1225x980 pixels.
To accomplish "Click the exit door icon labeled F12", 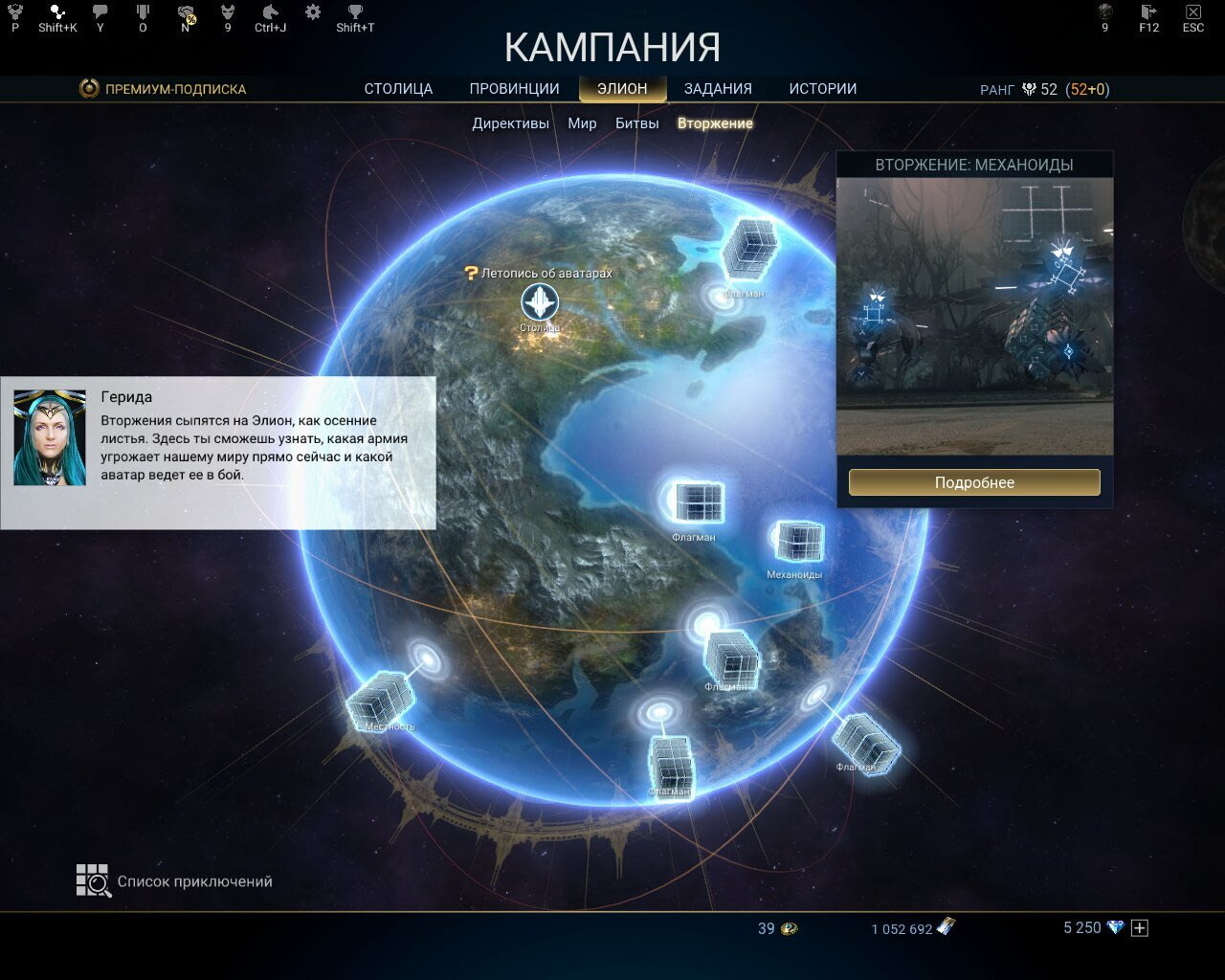I will click(x=1147, y=11).
